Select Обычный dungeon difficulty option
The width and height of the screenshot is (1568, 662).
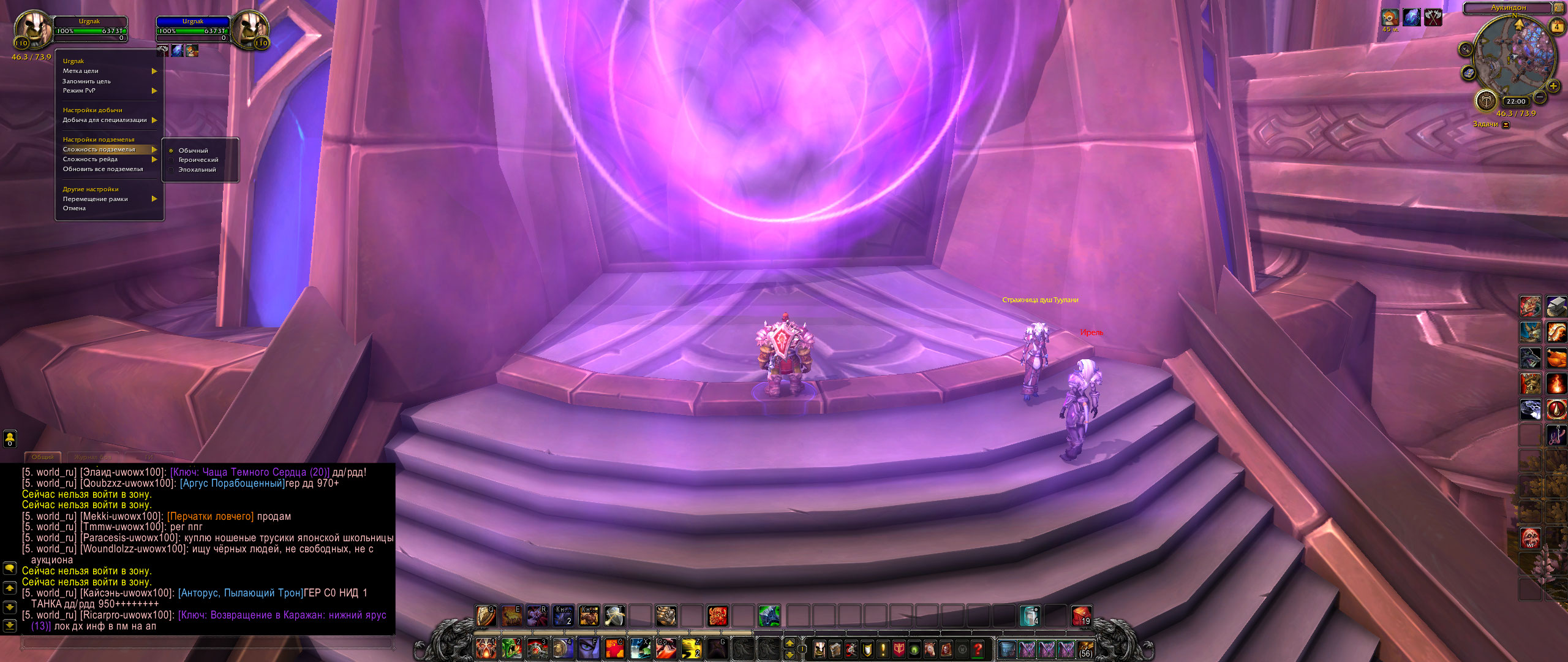click(193, 151)
